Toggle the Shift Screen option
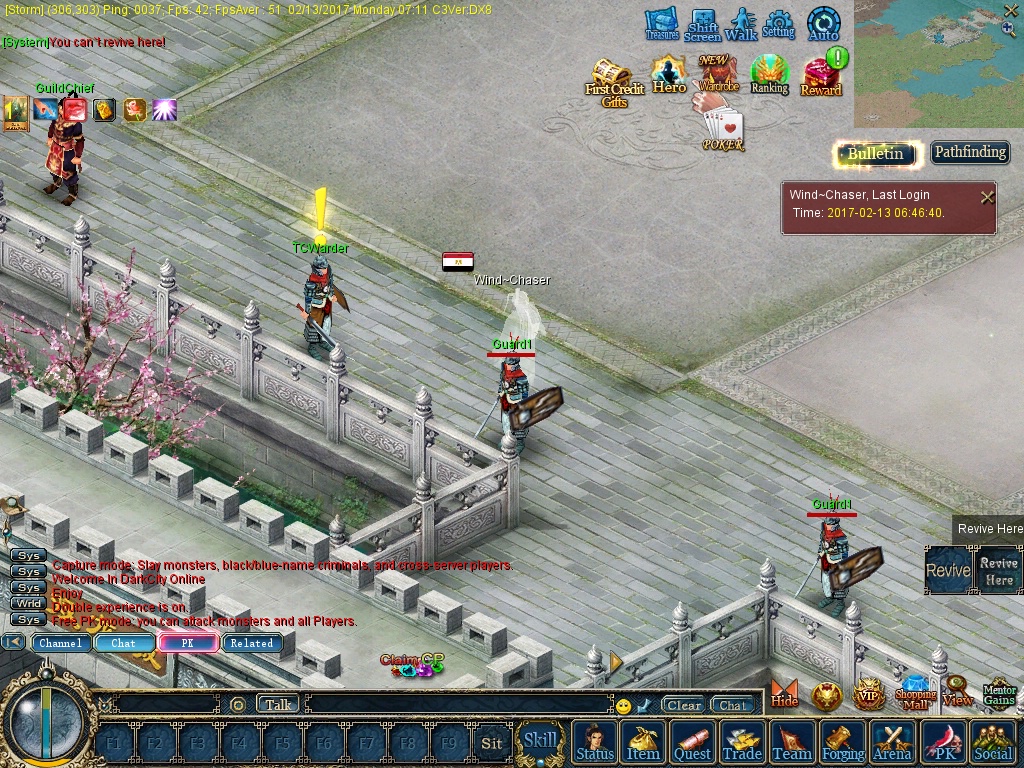 [x=702, y=25]
